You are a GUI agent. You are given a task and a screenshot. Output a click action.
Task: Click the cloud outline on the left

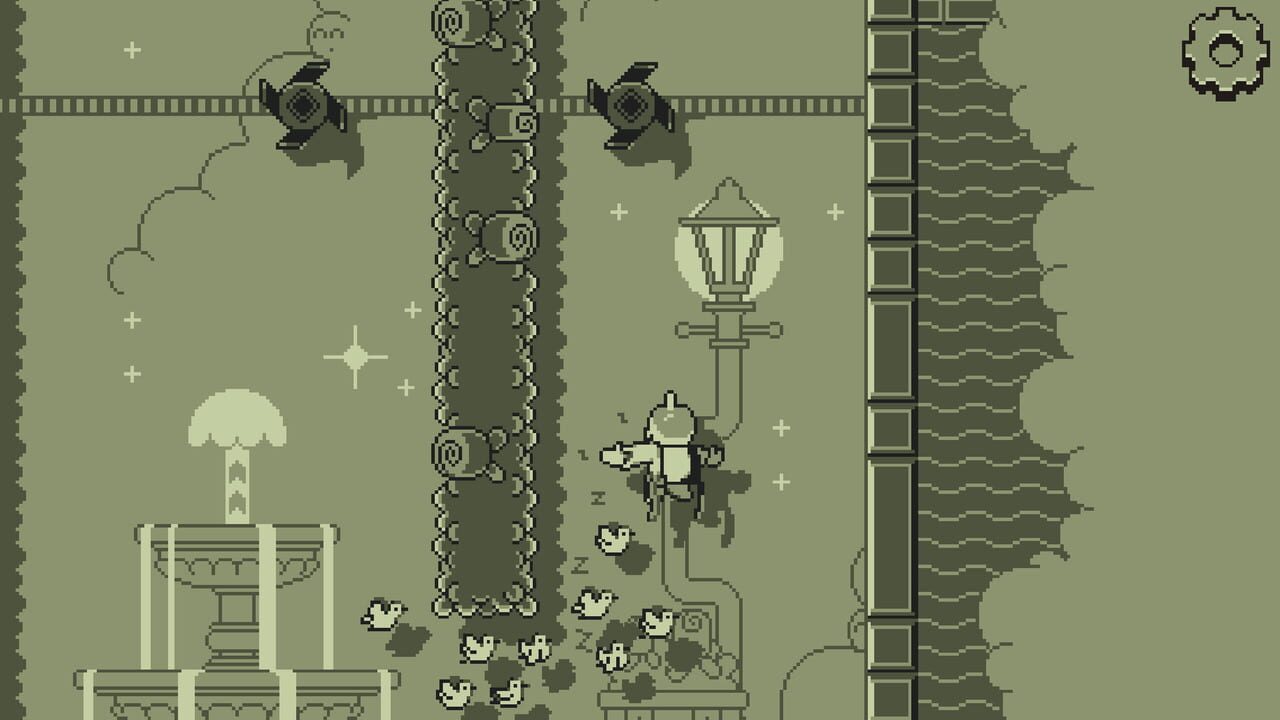150,200
